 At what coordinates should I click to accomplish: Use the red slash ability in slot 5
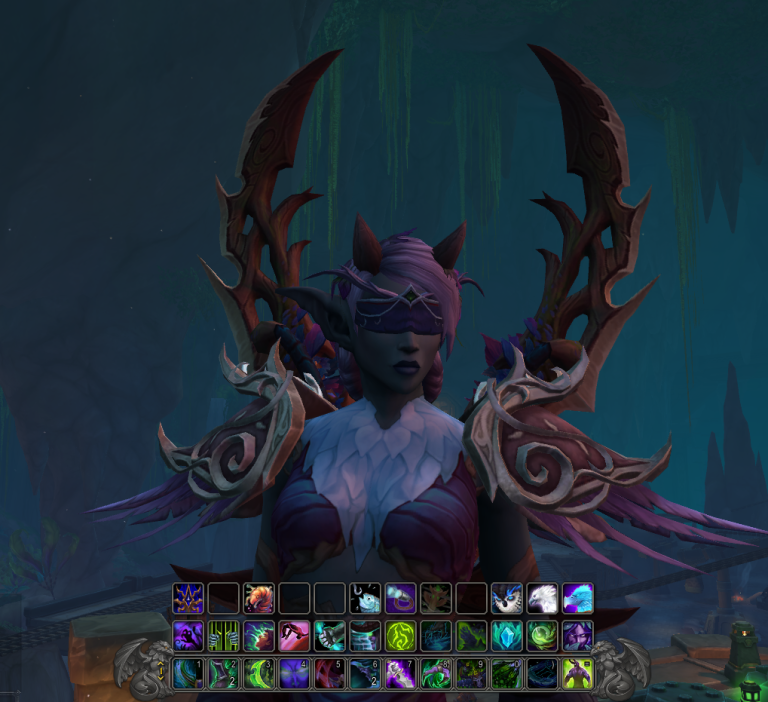(330, 672)
